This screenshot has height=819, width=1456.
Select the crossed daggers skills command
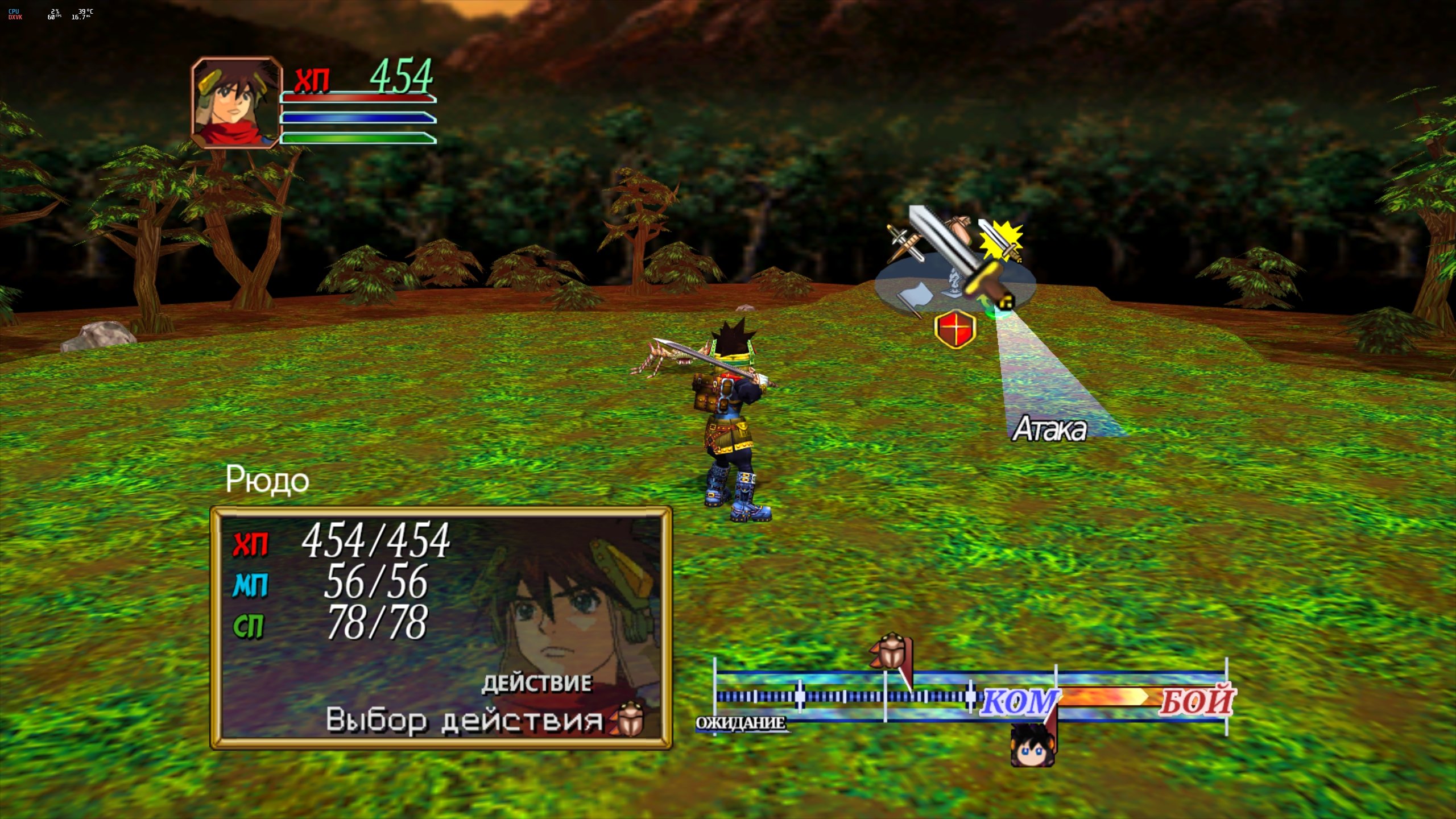905,245
